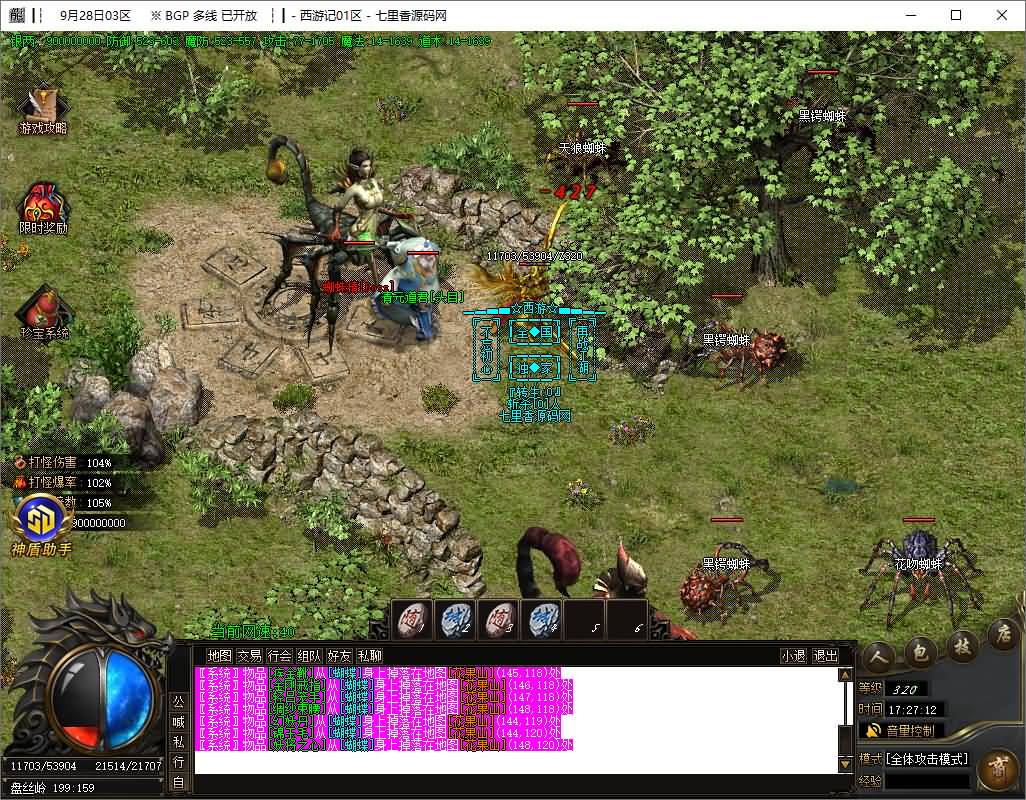Viewport: 1026px width, 800px height.
Task: Show the 技 skills round button
Action: (x=963, y=644)
